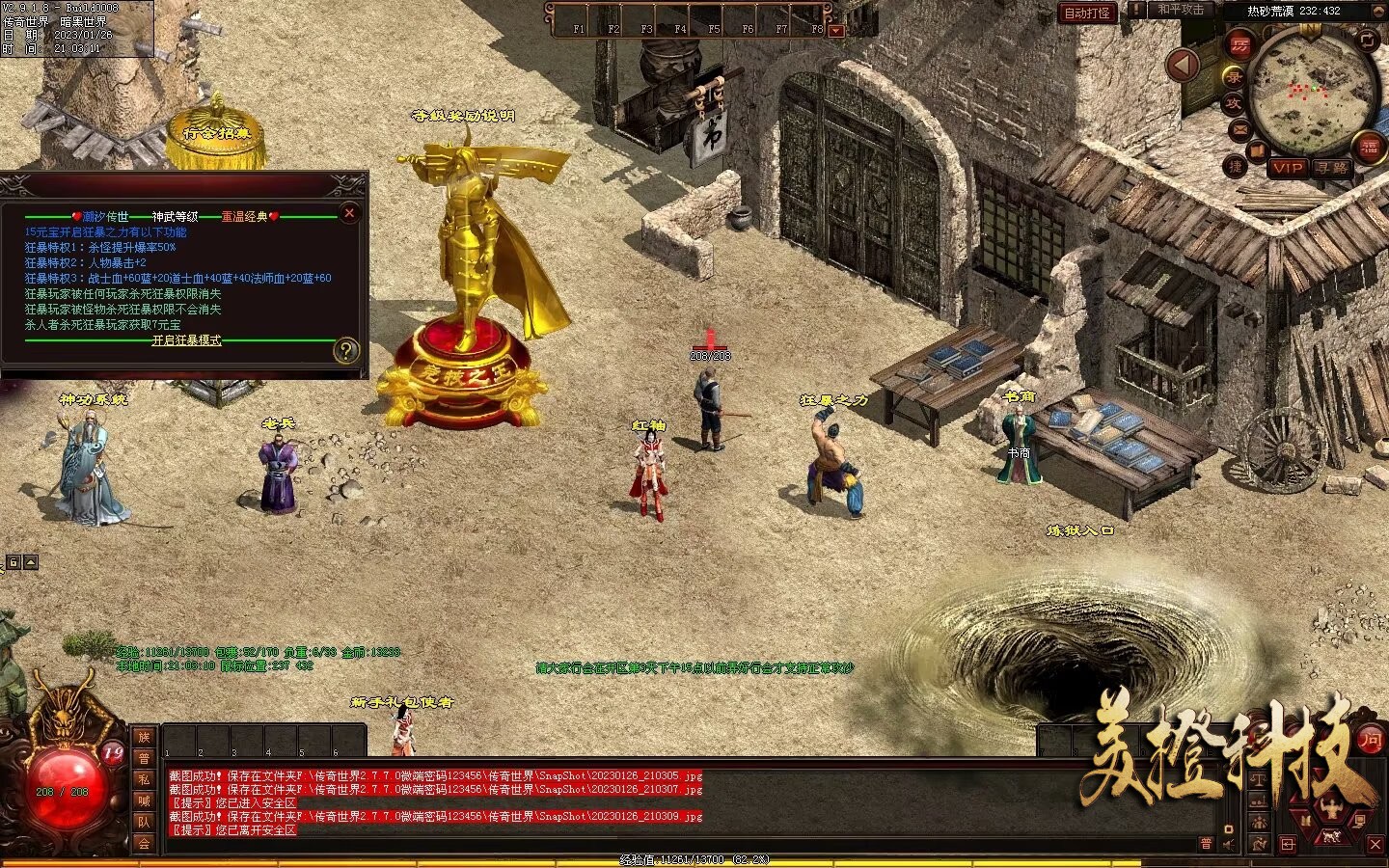Viewport: 1389px width, 868px height.
Task: Select the 喊 shout chat channel
Action: click(144, 800)
